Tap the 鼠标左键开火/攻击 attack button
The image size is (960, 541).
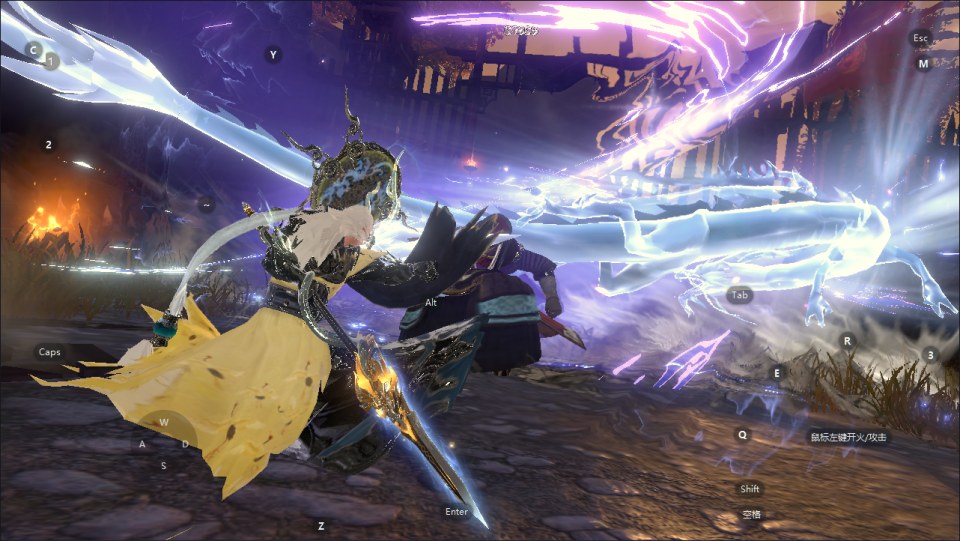pos(848,437)
